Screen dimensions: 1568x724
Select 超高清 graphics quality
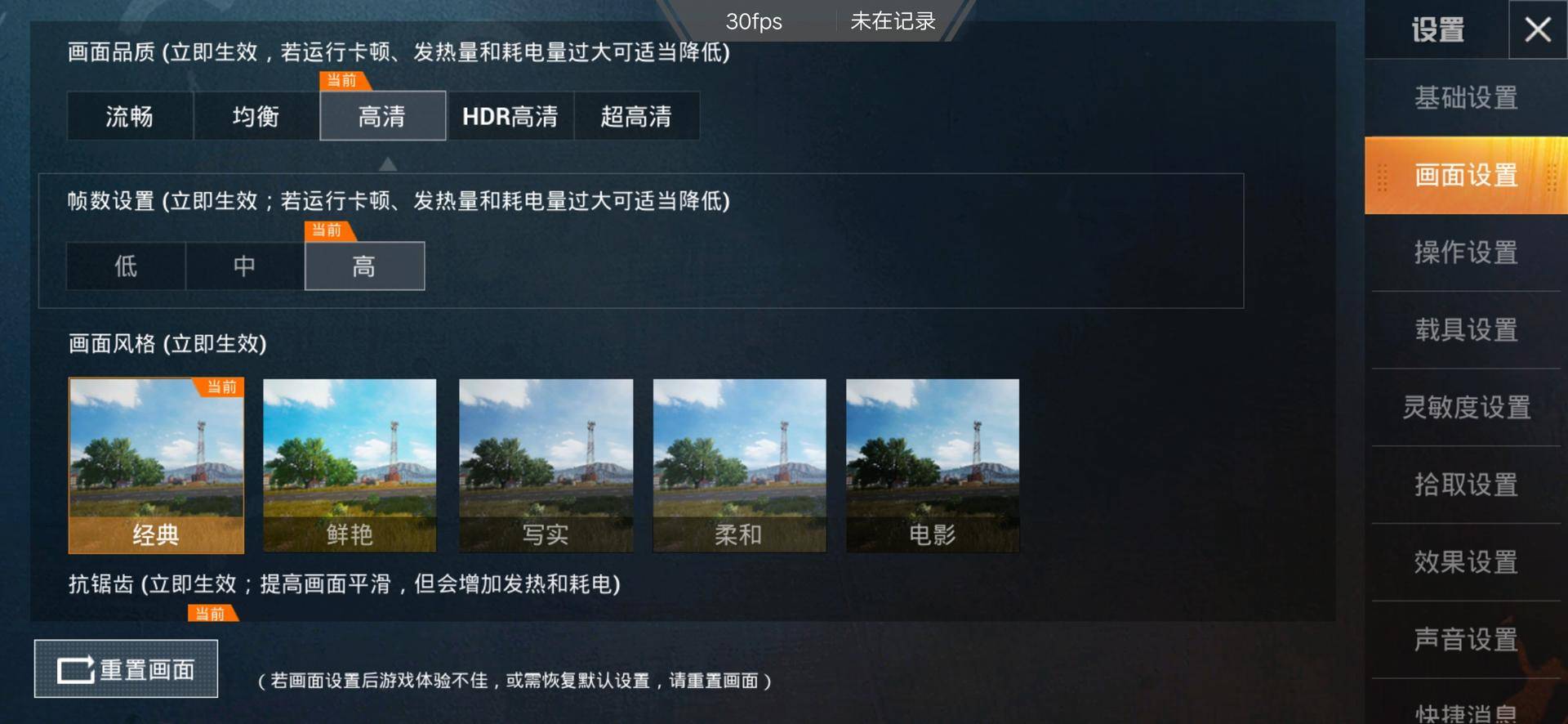click(x=638, y=116)
